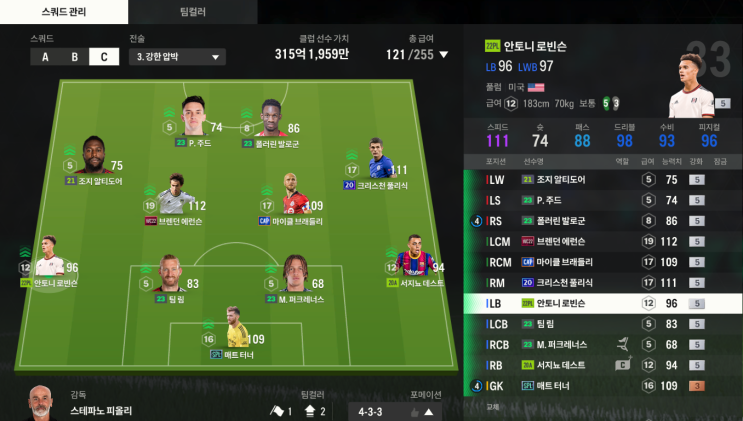Open the 강한 압박 tactic dropdown
743x421 pixels.
point(176,57)
